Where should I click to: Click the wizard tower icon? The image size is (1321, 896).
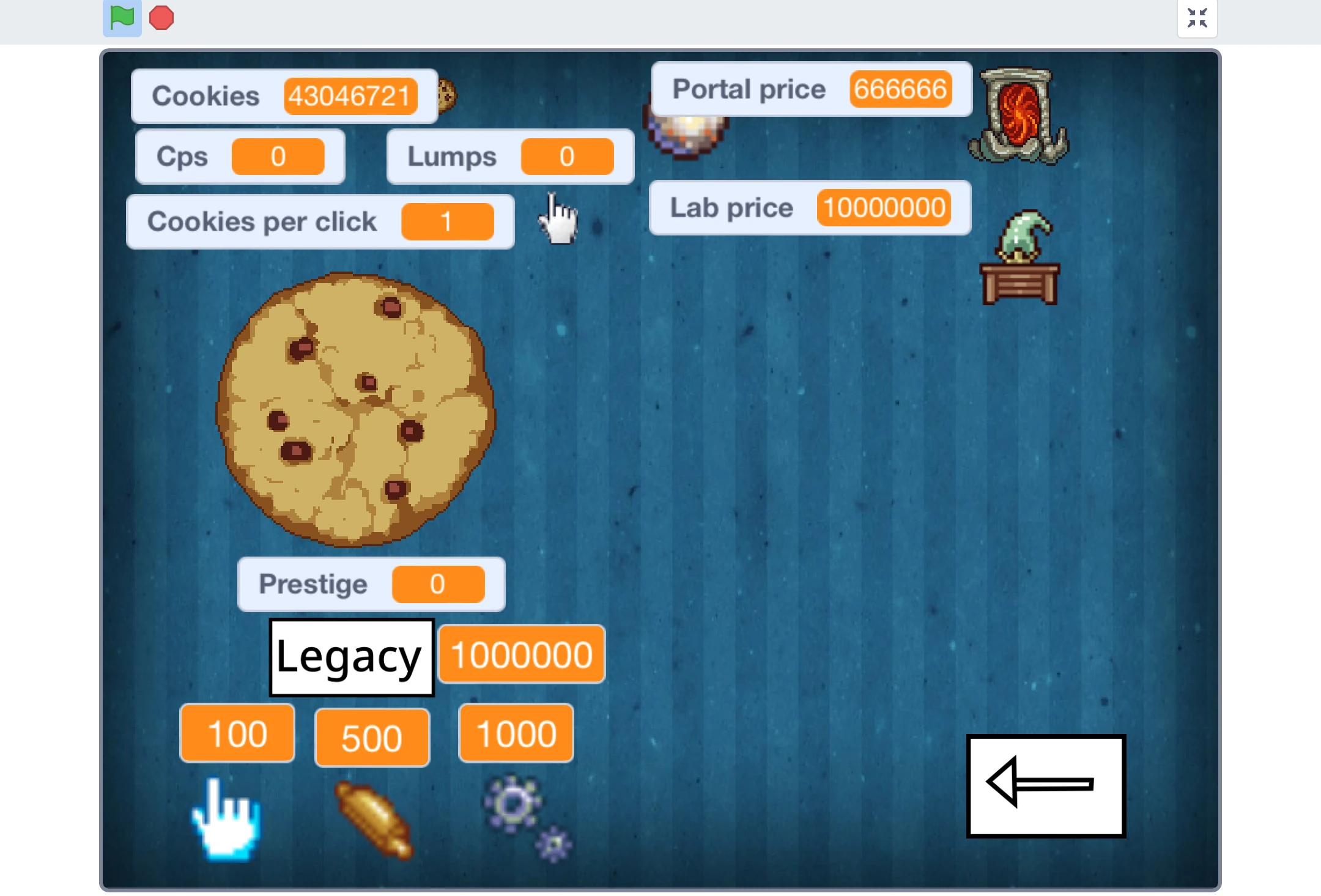point(1020,257)
